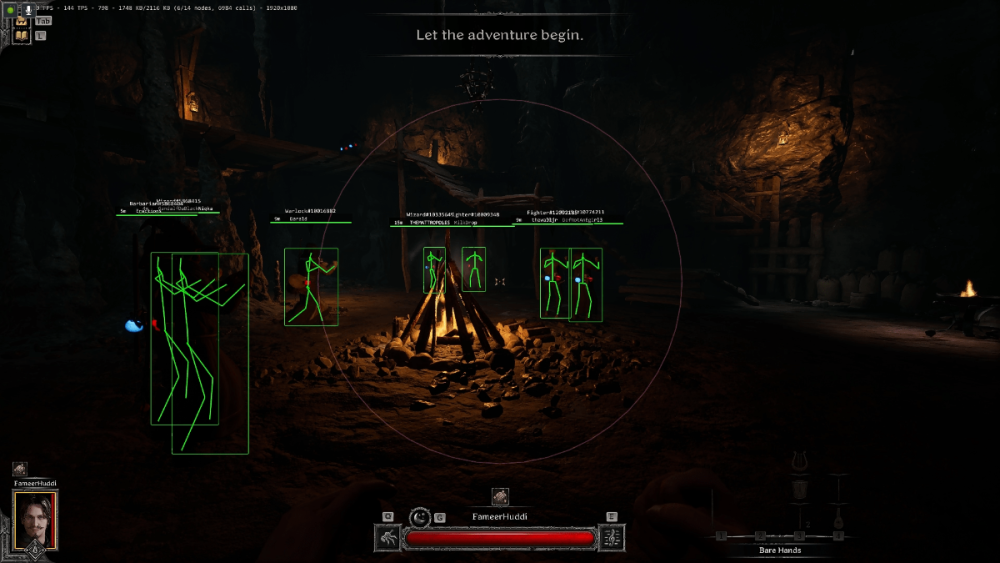Open the open-book journal icon

tap(21, 36)
